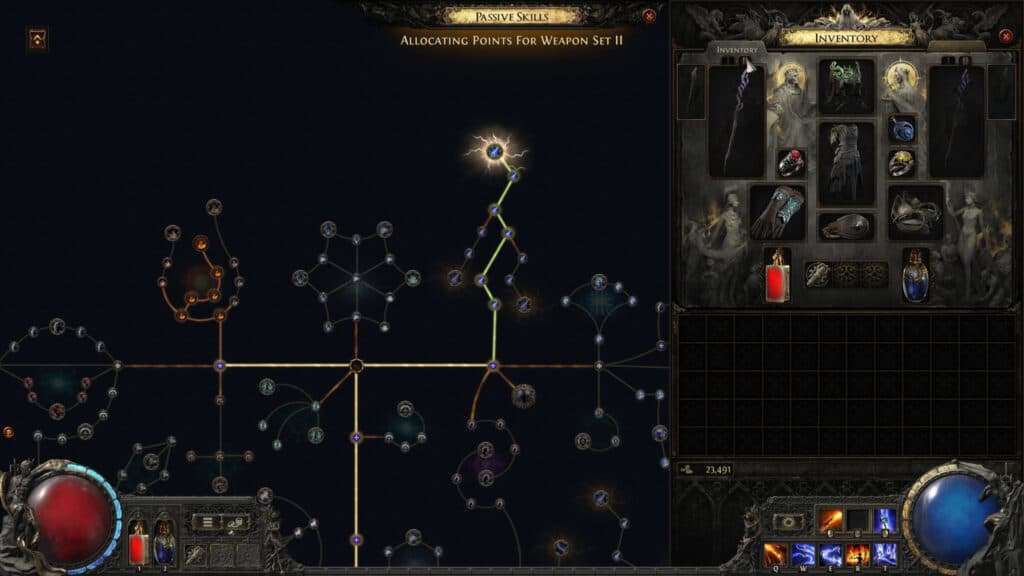Image resolution: width=1024 pixels, height=576 pixels.
Task: Use the red life flask on the HUD
Action: click(138, 544)
